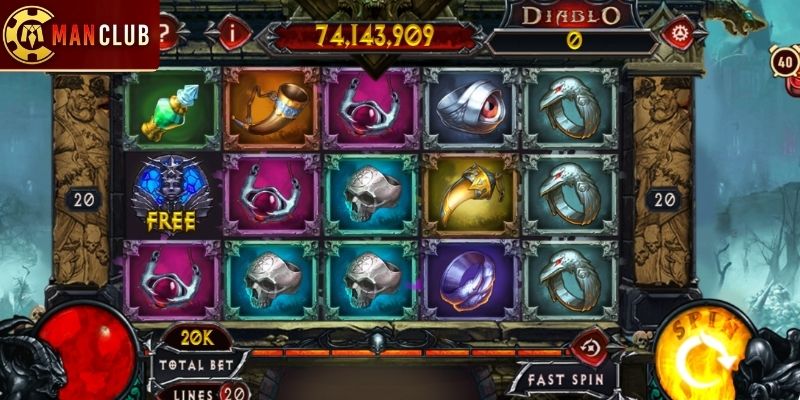Show the info panel via the i button

236,32
